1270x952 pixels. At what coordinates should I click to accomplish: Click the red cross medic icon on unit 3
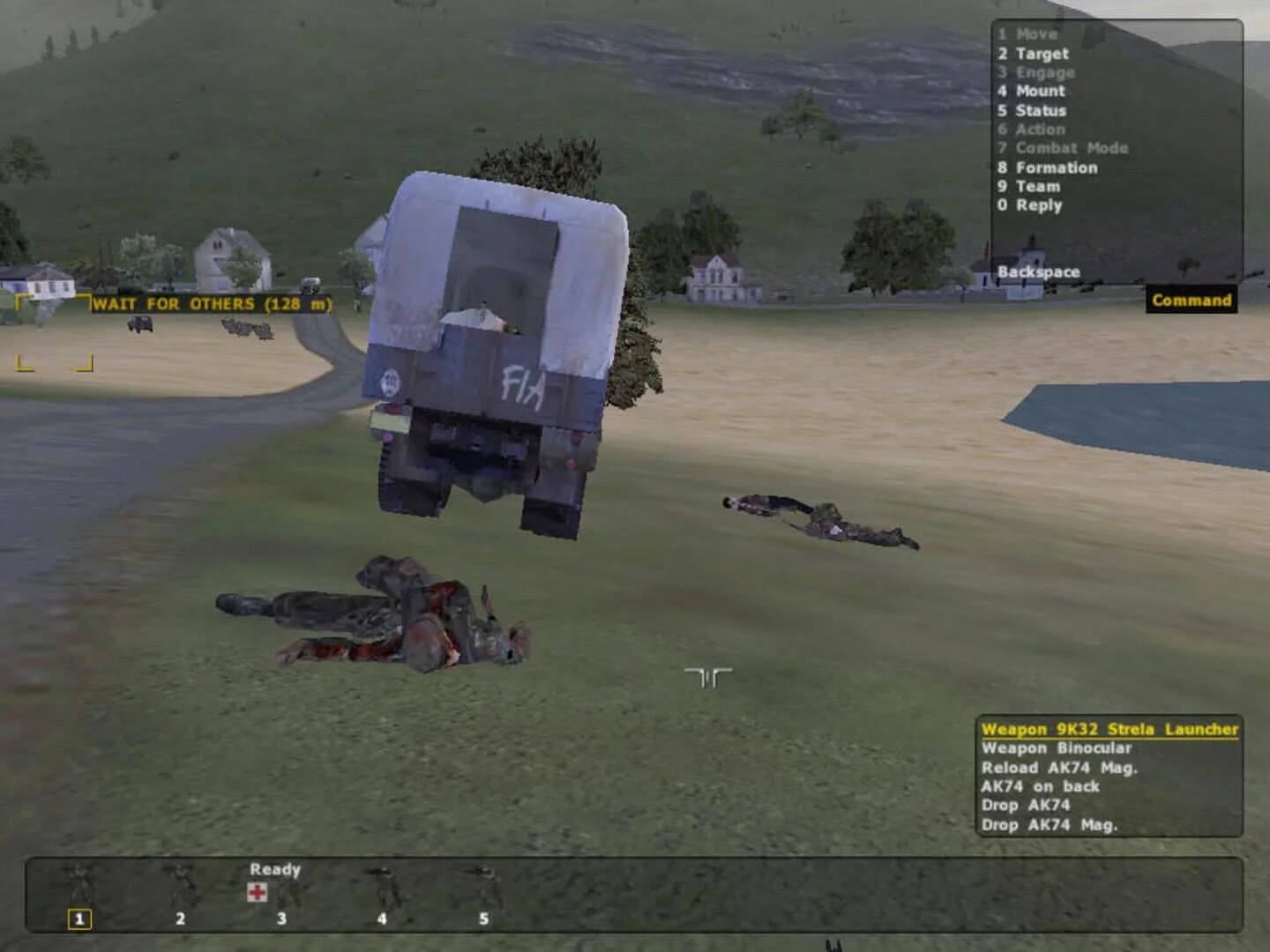point(256,893)
